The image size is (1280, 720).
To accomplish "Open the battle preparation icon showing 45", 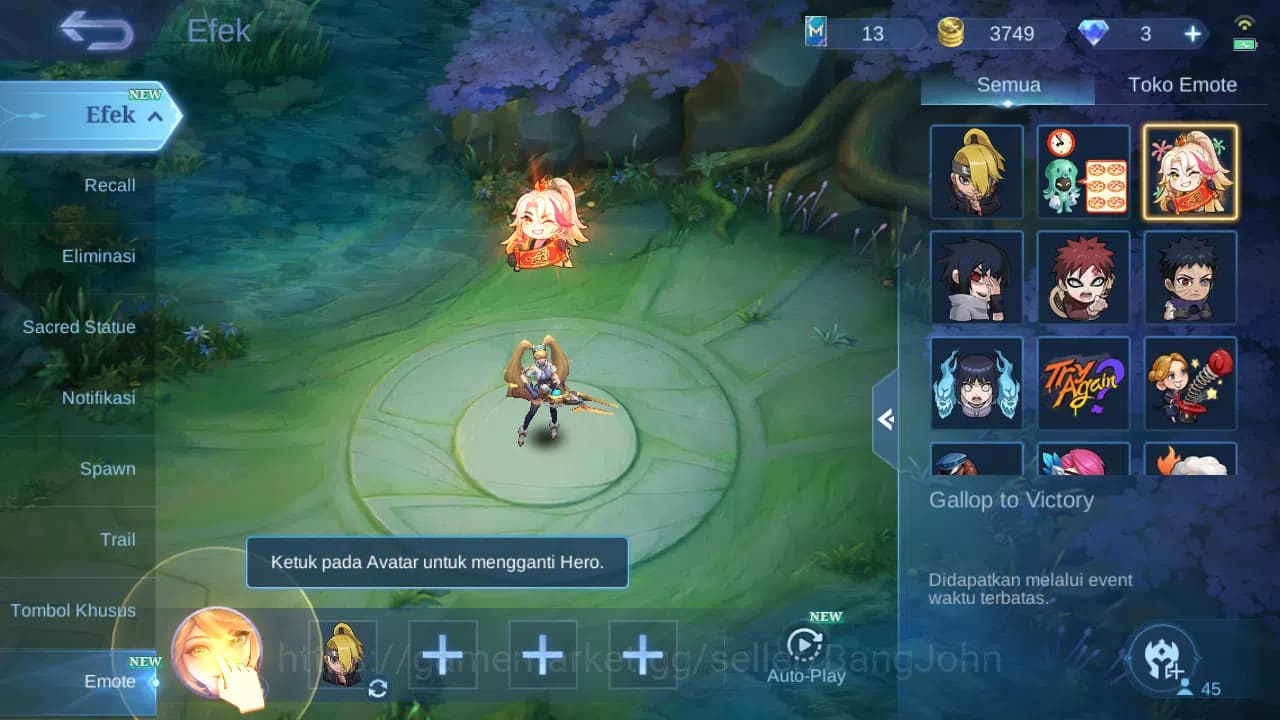I will click(1162, 655).
